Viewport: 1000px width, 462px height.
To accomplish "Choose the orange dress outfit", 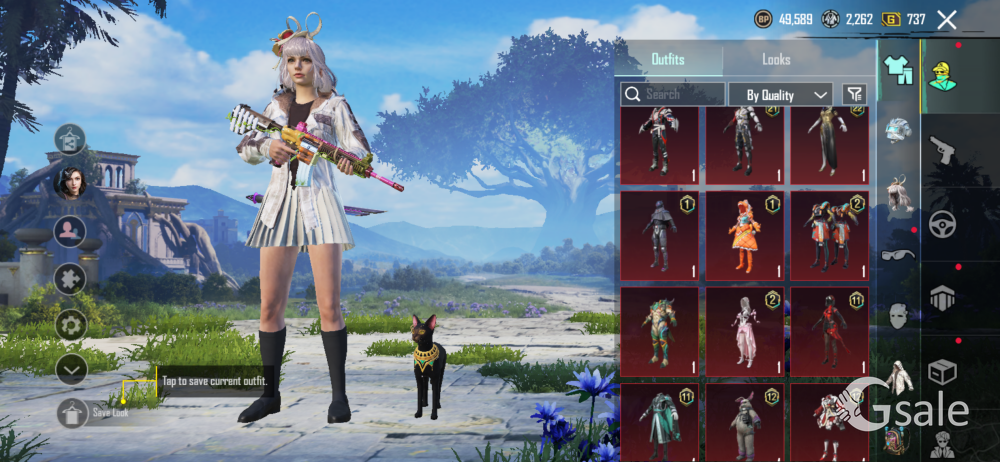I will pyautogui.click(x=744, y=237).
